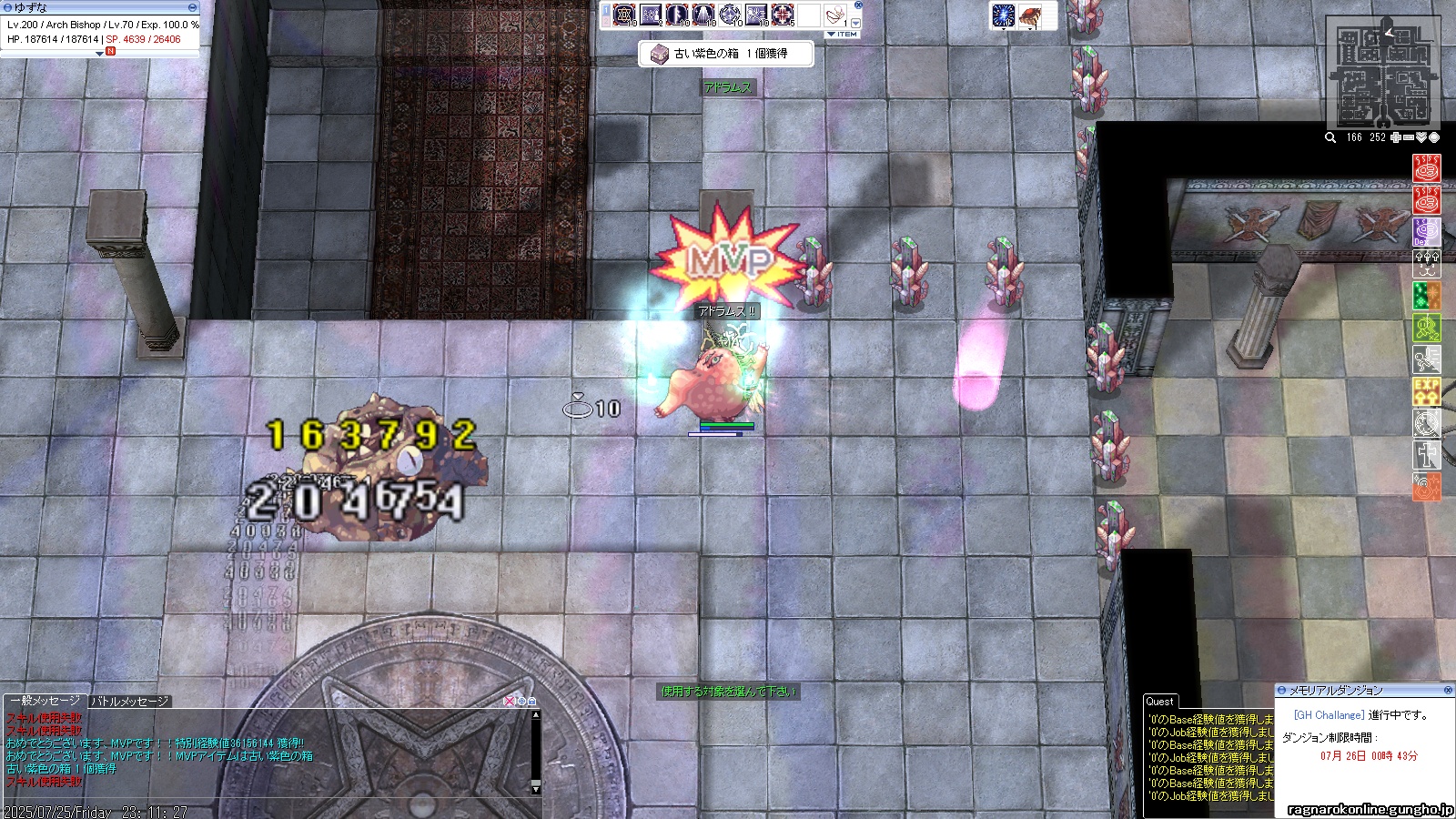Use the hexagram skill in the first hotbar slot
The width and height of the screenshot is (1456, 819).
point(624,15)
